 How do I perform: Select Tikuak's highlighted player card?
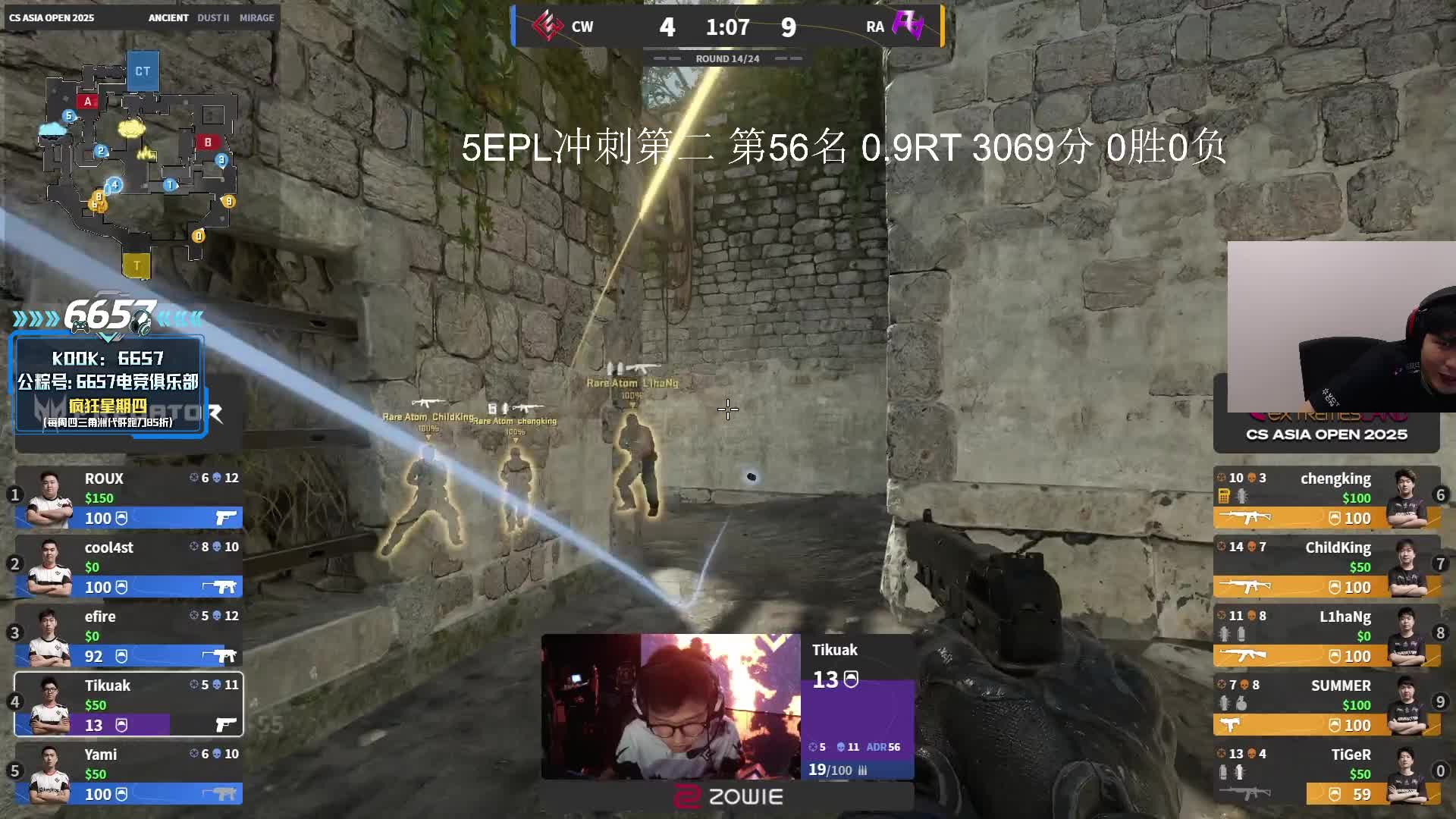129,704
